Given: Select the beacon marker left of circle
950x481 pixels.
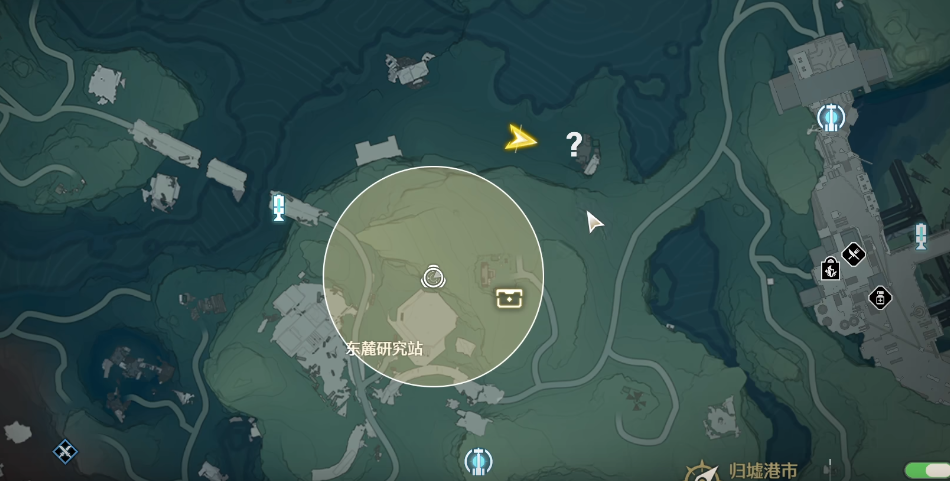Looking at the screenshot, I should coord(280,207).
